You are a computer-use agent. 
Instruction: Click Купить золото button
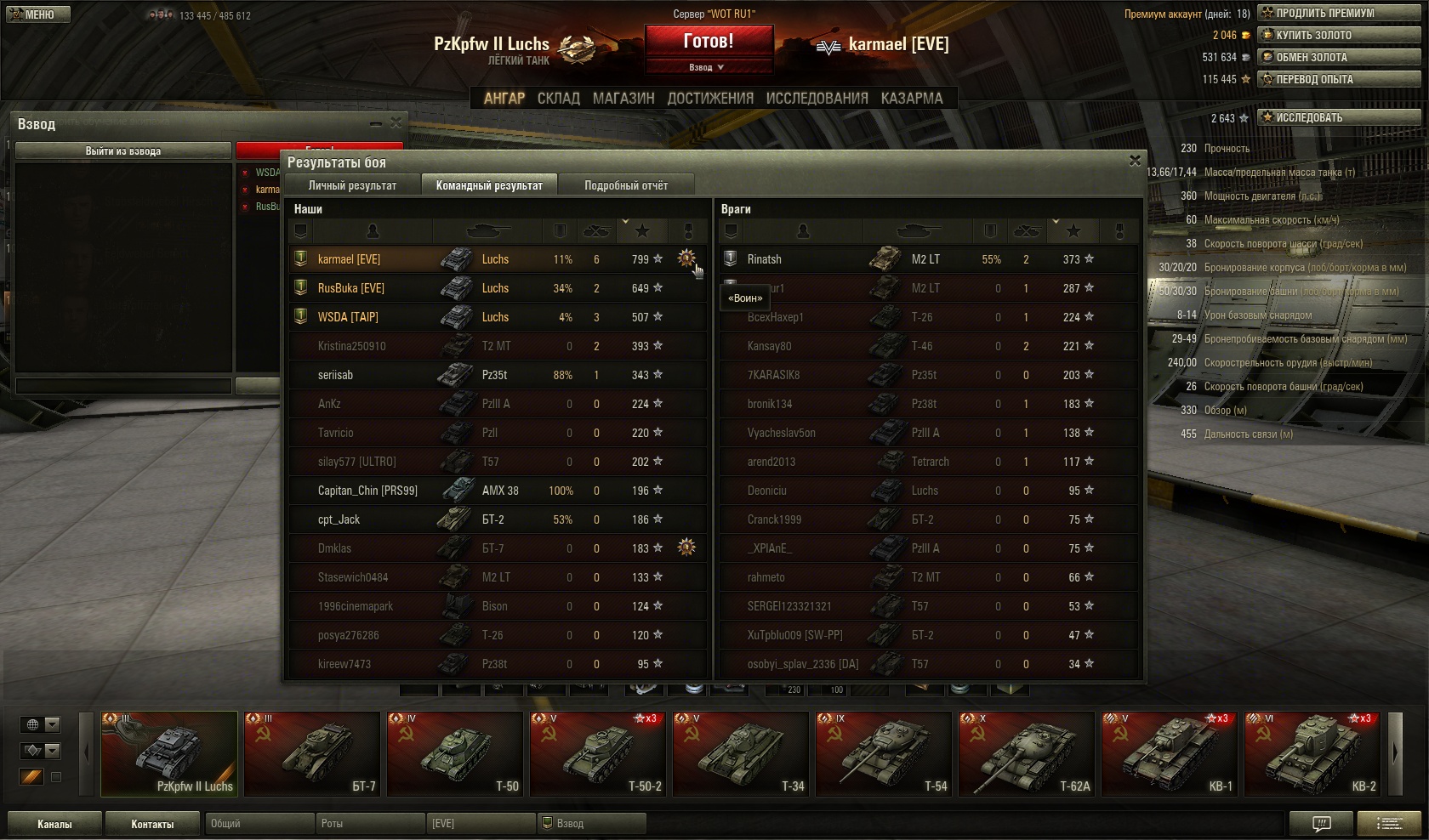tap(1339, 35)
